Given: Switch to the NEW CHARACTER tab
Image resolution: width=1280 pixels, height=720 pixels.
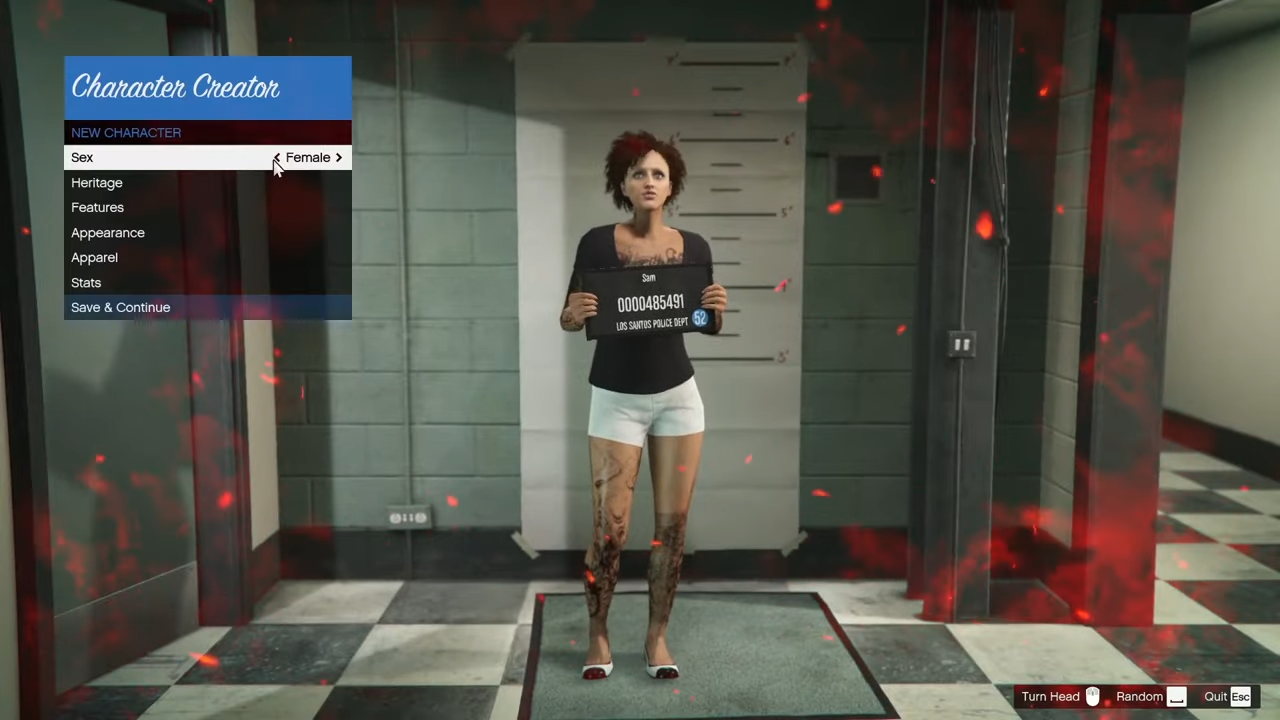Looking at the screenshot, I should tap(126, 132).
